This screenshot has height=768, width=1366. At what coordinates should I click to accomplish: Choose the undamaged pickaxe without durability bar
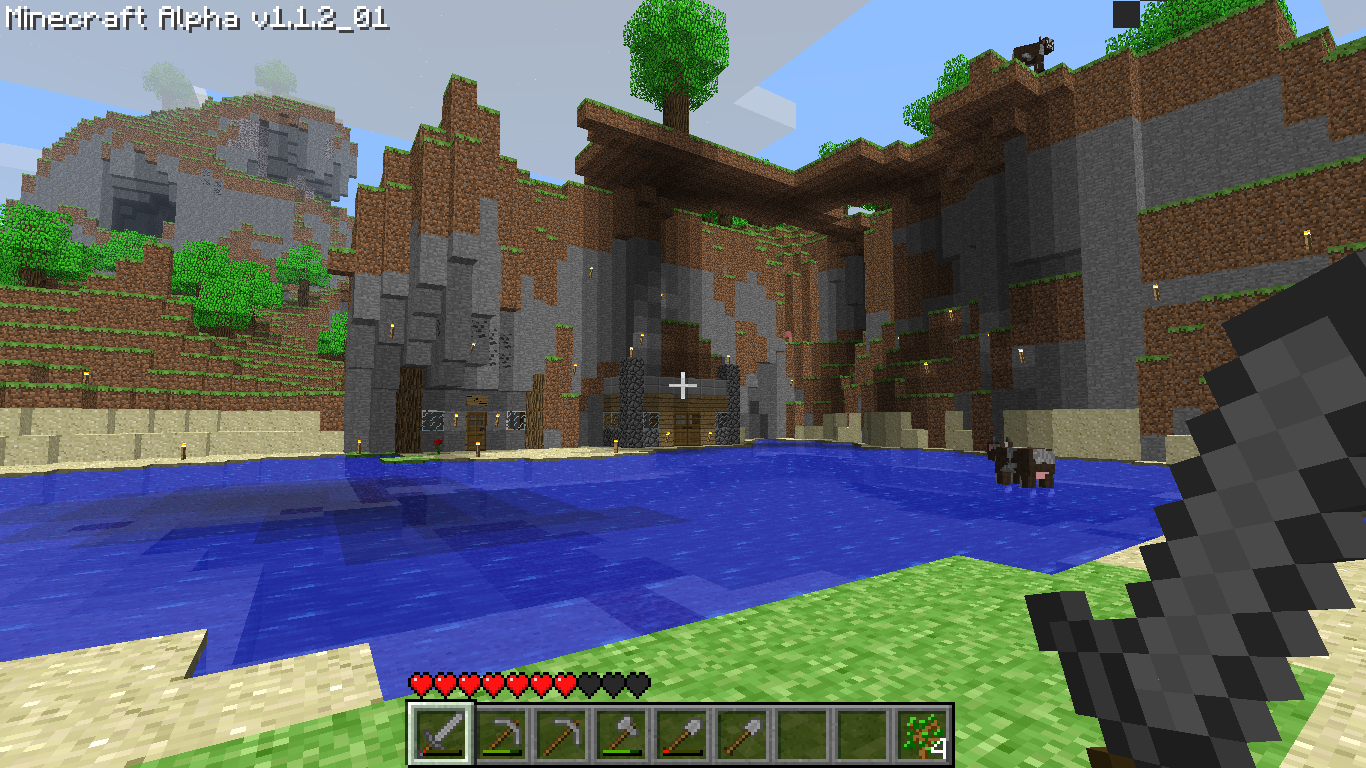[560, 735]
